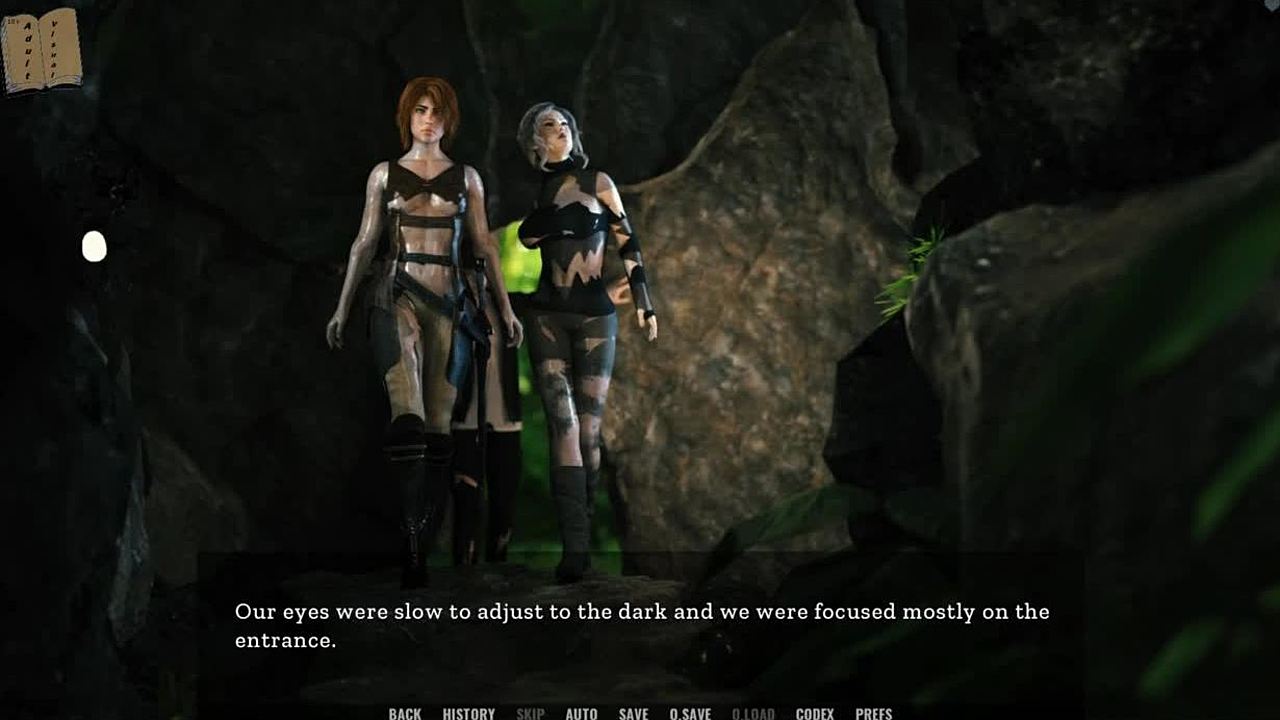Toggle the Skip dialogue option
The width and height of the screenshot is (1280, 720).
point(530,713)
